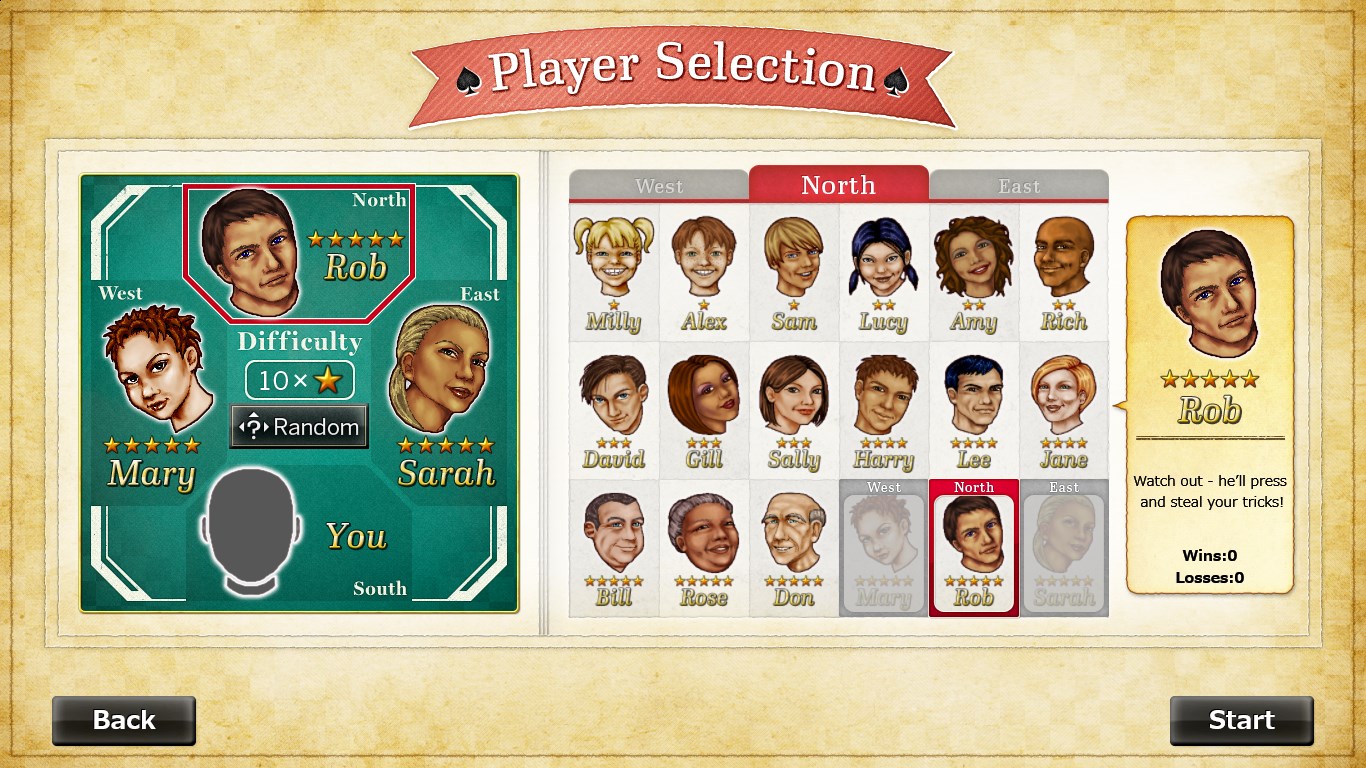Choose Gill from the player grid
Viewport: 1366px width, 768px height.
click(x=704, y=408)
